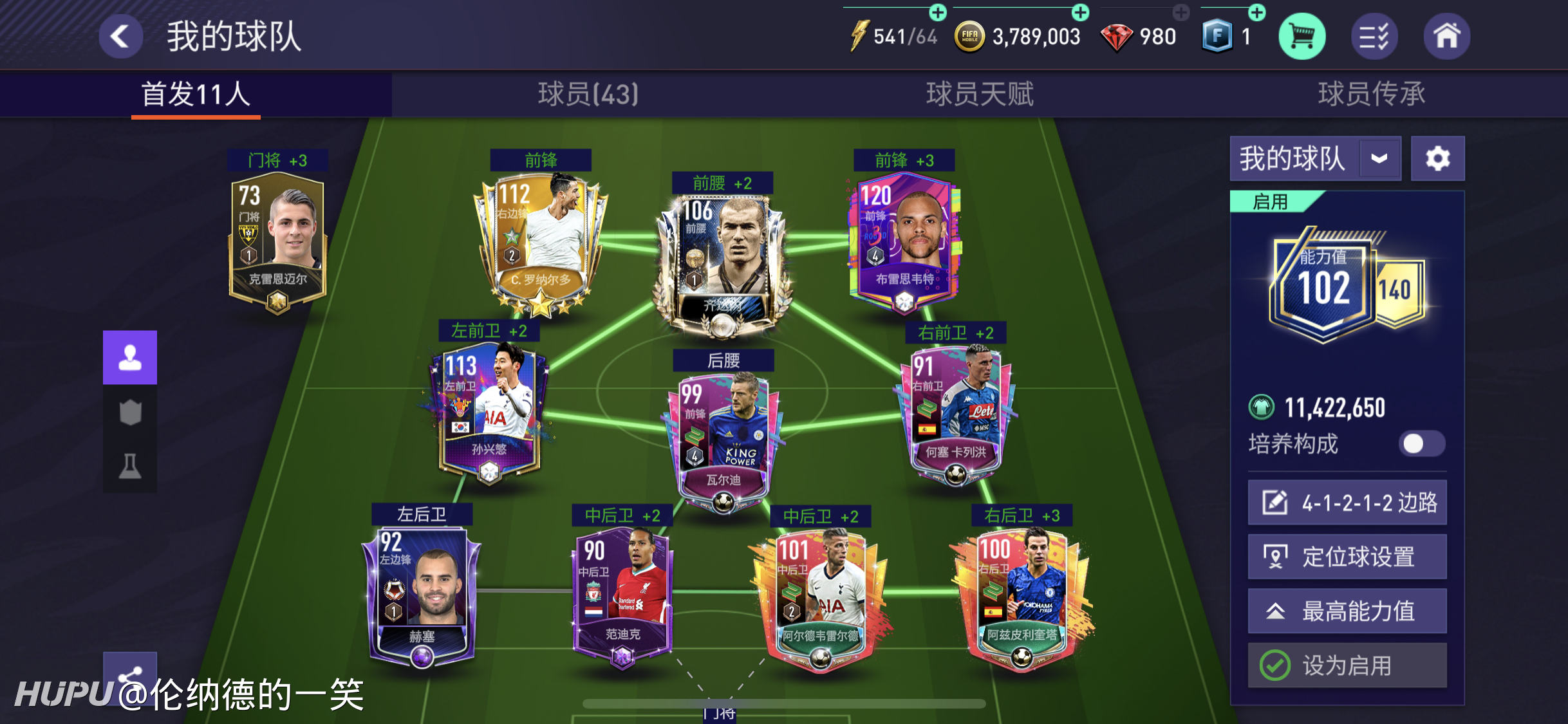Image resolution: width=1568 pixels, height=724 pixels.
Task: Open the checklist tasks icon
Action: (x=1374, y=37)
